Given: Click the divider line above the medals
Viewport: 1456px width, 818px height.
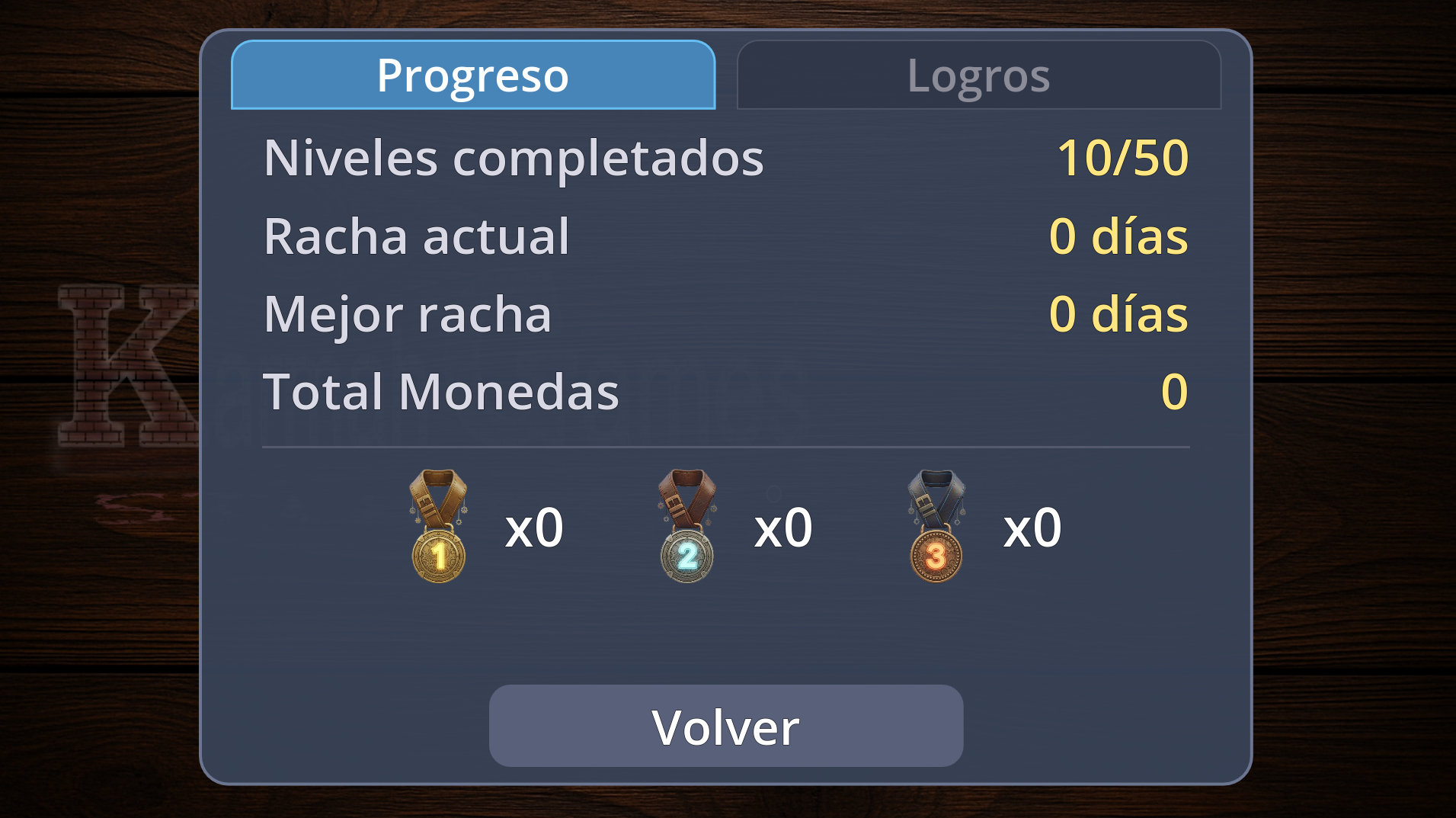Looking at the screenshot, I should click(x=728, y=447).
